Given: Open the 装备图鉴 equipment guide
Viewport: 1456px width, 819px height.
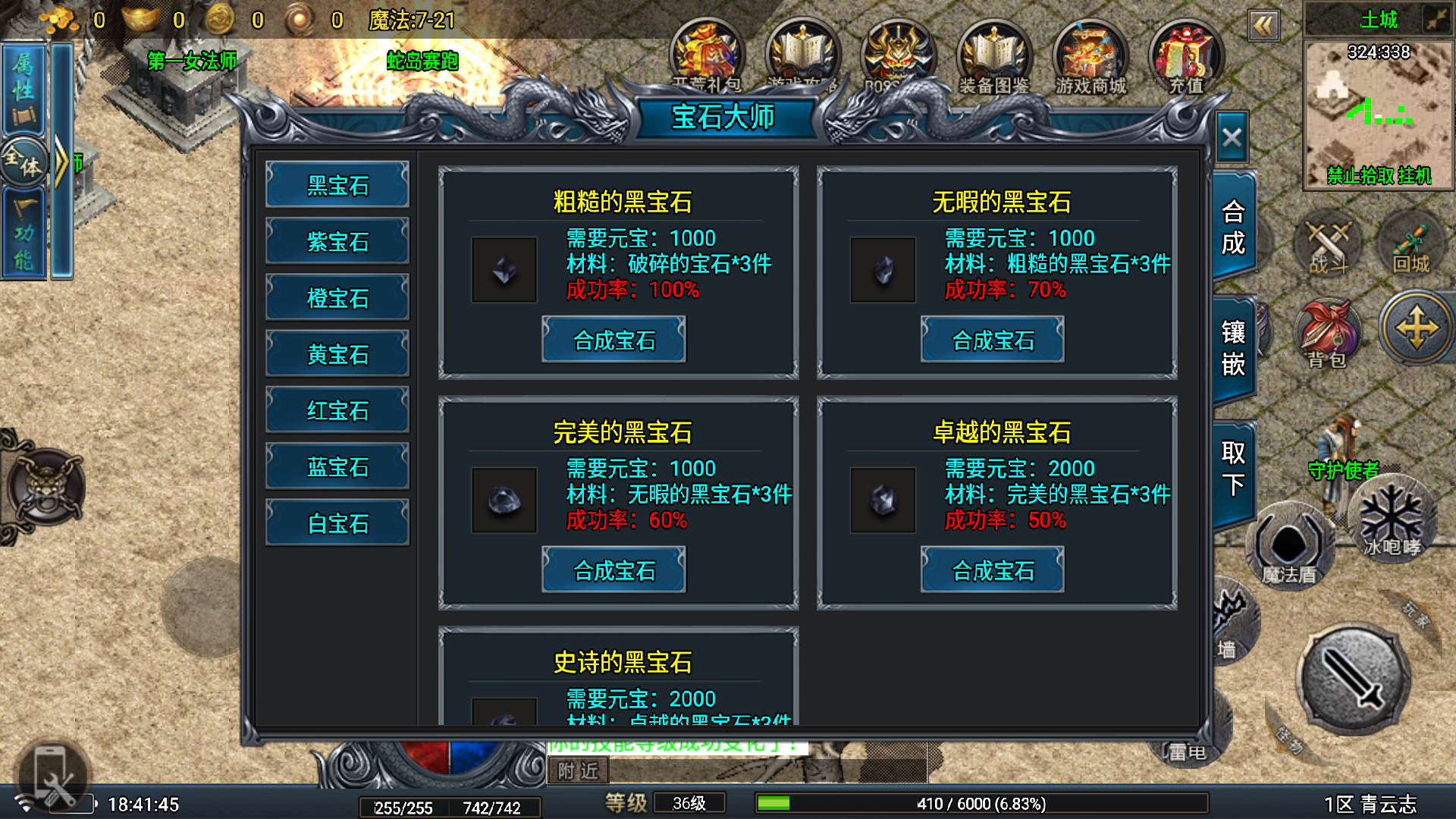Looking at the screenshot, I should (x=994, y=58).
